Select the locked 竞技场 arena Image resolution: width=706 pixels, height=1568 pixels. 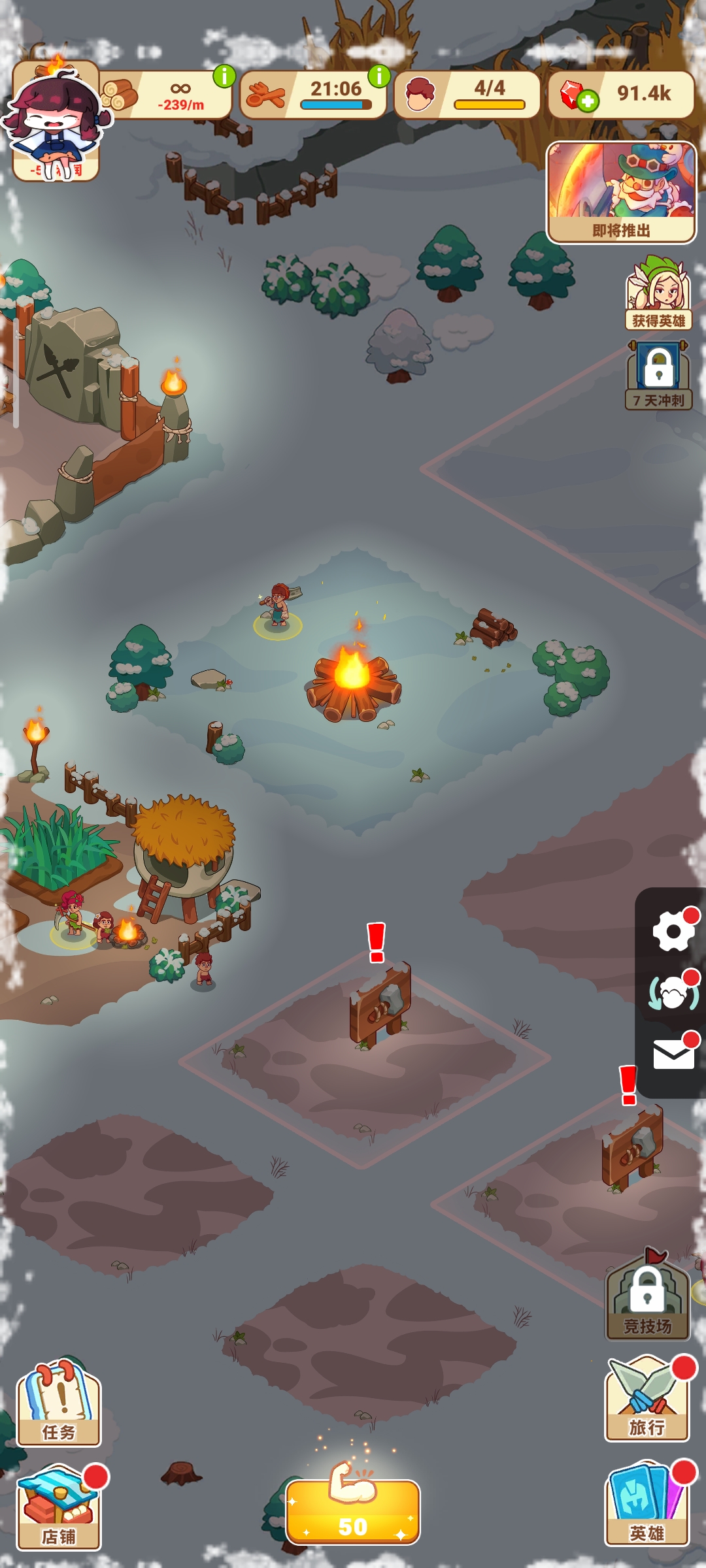pos(647,1299)
